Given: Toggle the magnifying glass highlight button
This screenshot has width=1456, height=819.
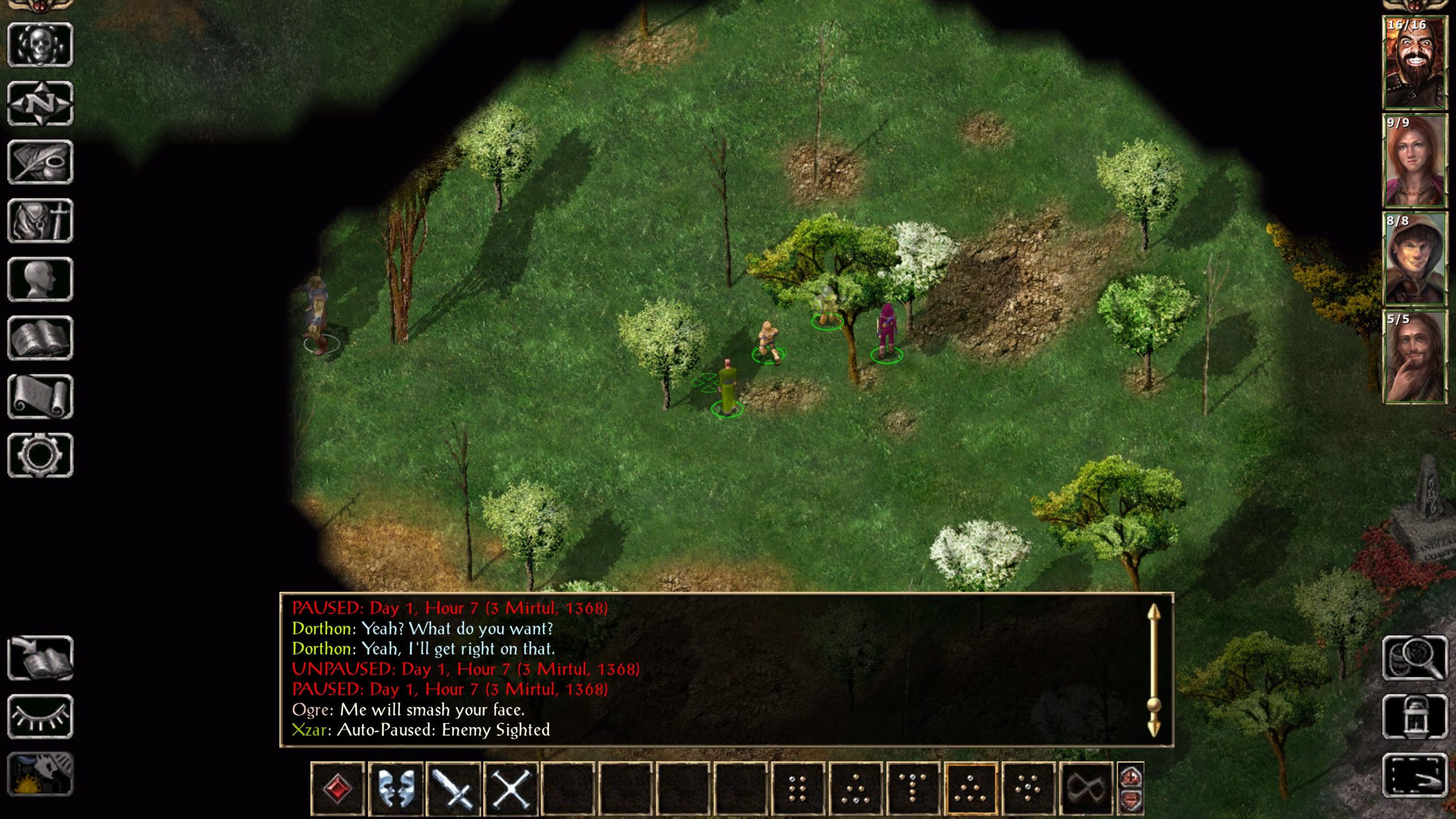Looking at the screenshot, I should pos(1414,658).
